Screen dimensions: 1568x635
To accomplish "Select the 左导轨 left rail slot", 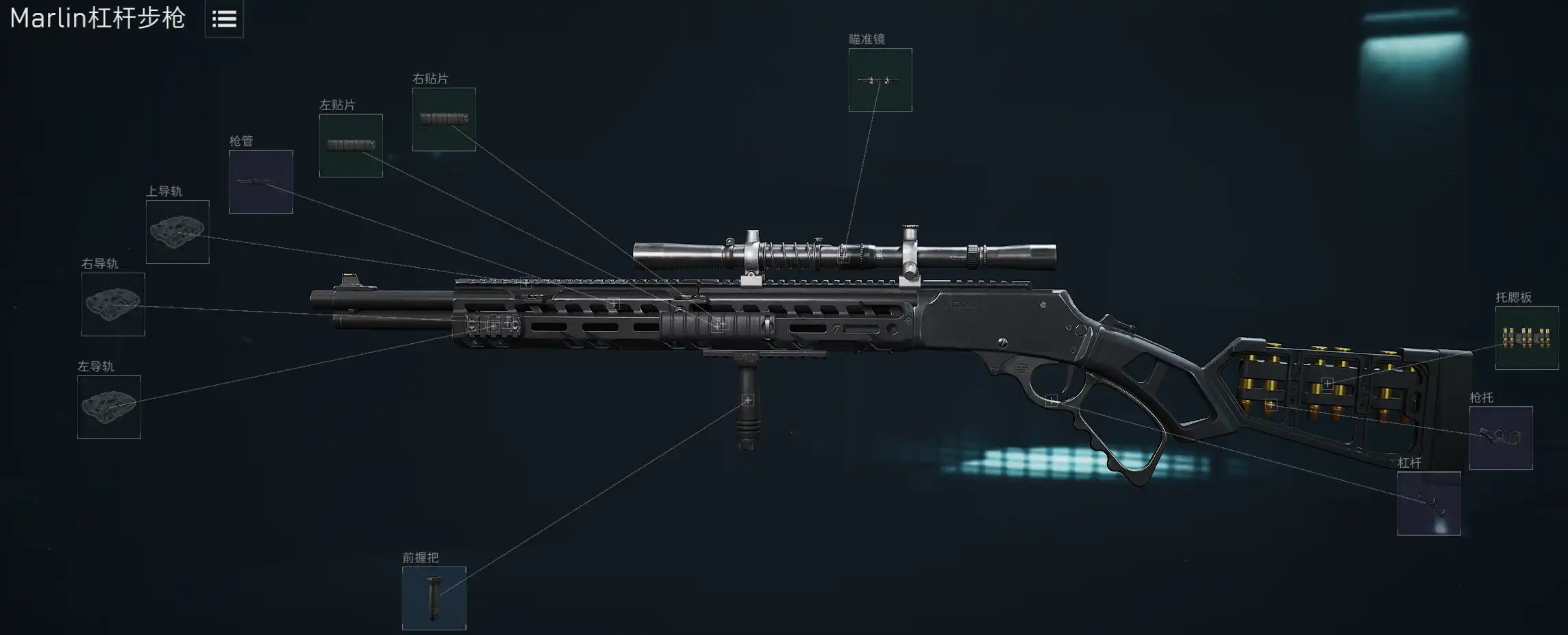I will 109,407.
